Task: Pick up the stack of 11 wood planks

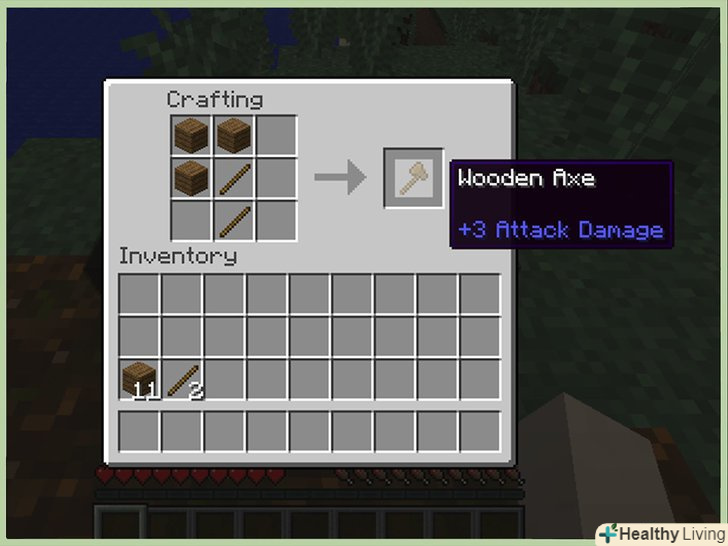Action: [140, 379]
